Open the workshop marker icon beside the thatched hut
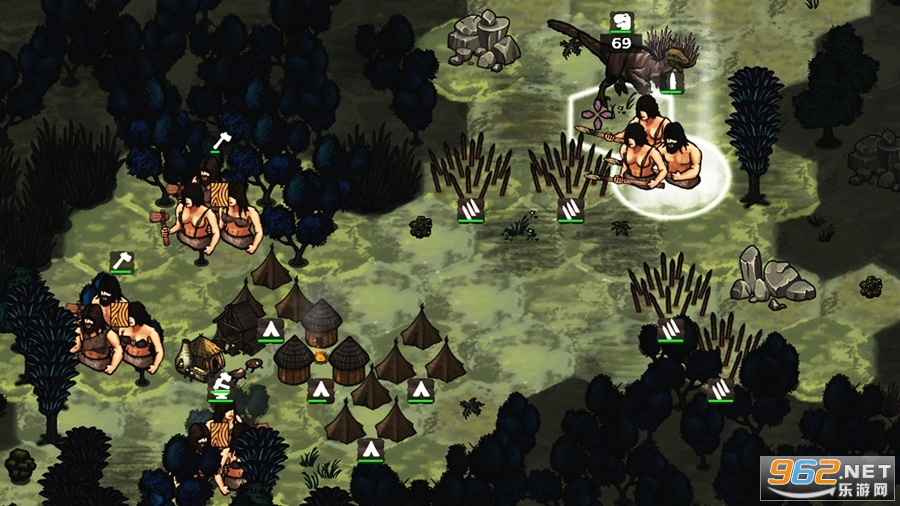This screenshot has height=506, width=900. click(x=221, y=383)
